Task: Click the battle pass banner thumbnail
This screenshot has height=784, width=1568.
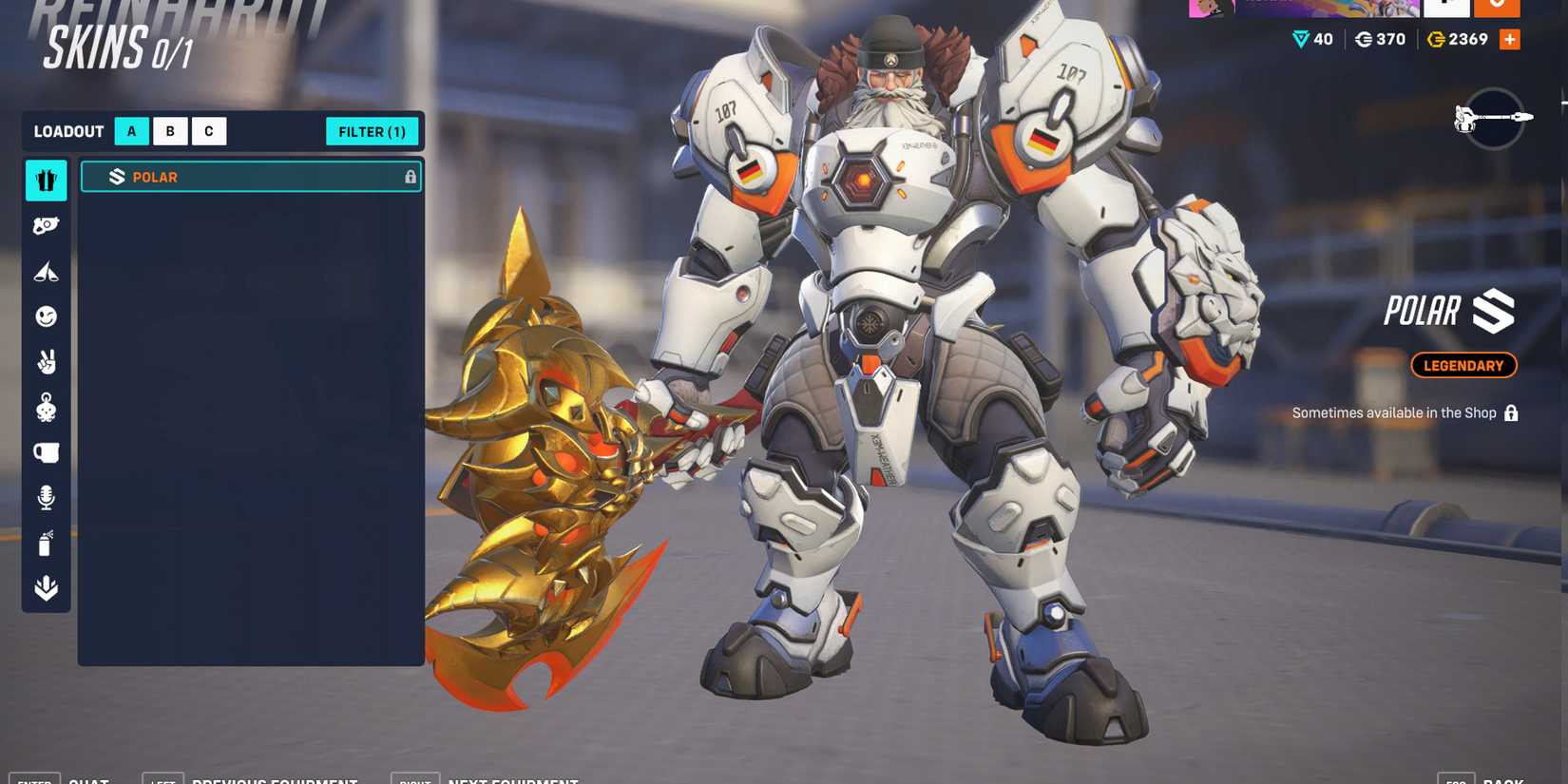Action: [x=1302, y=8]
